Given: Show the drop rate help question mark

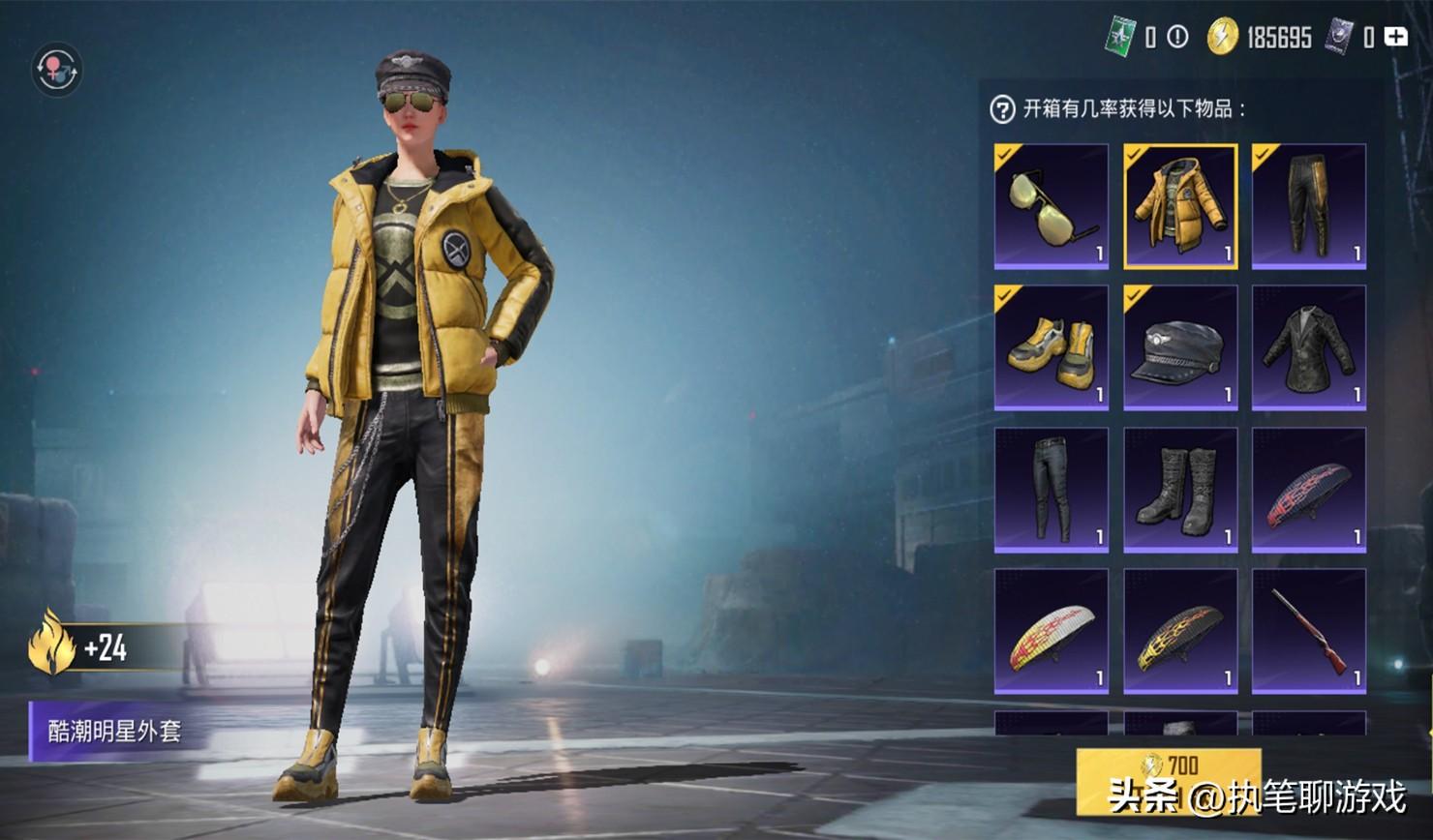Looking at the screenshot, I should point(1002,109).
